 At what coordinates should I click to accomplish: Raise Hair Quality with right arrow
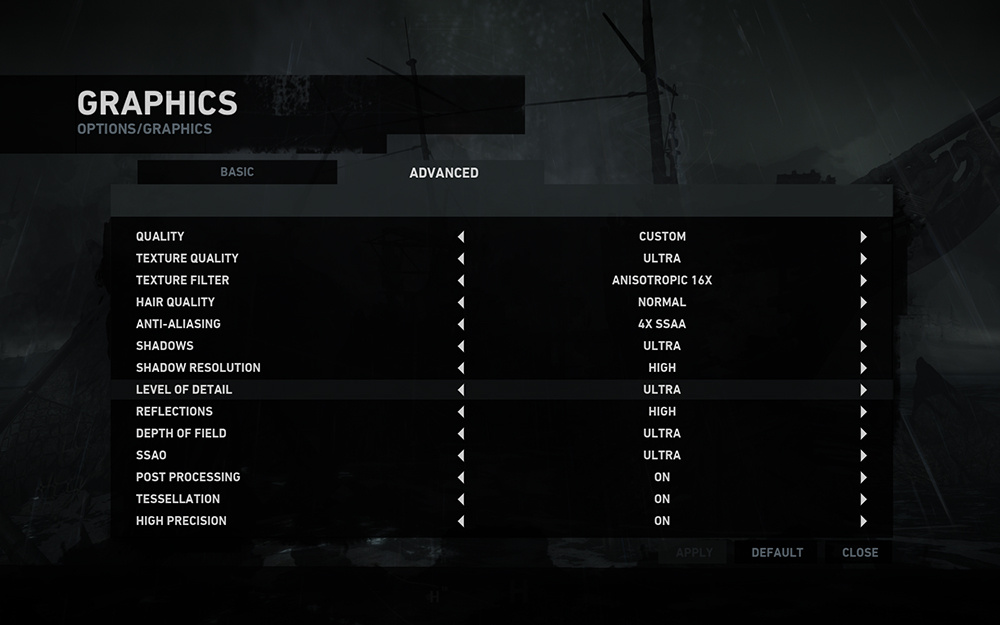(863, 302)
